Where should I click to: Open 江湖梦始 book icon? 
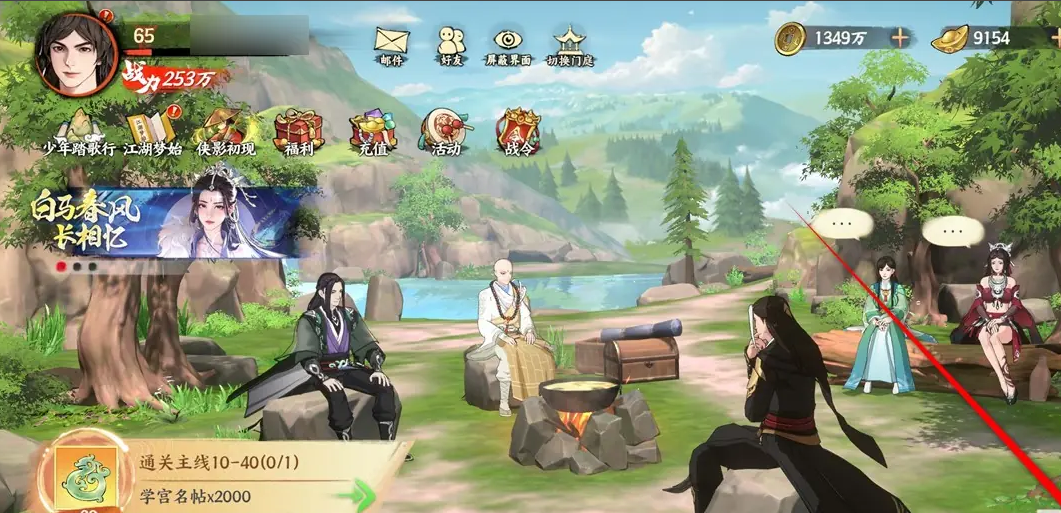[x=152, y=130]
